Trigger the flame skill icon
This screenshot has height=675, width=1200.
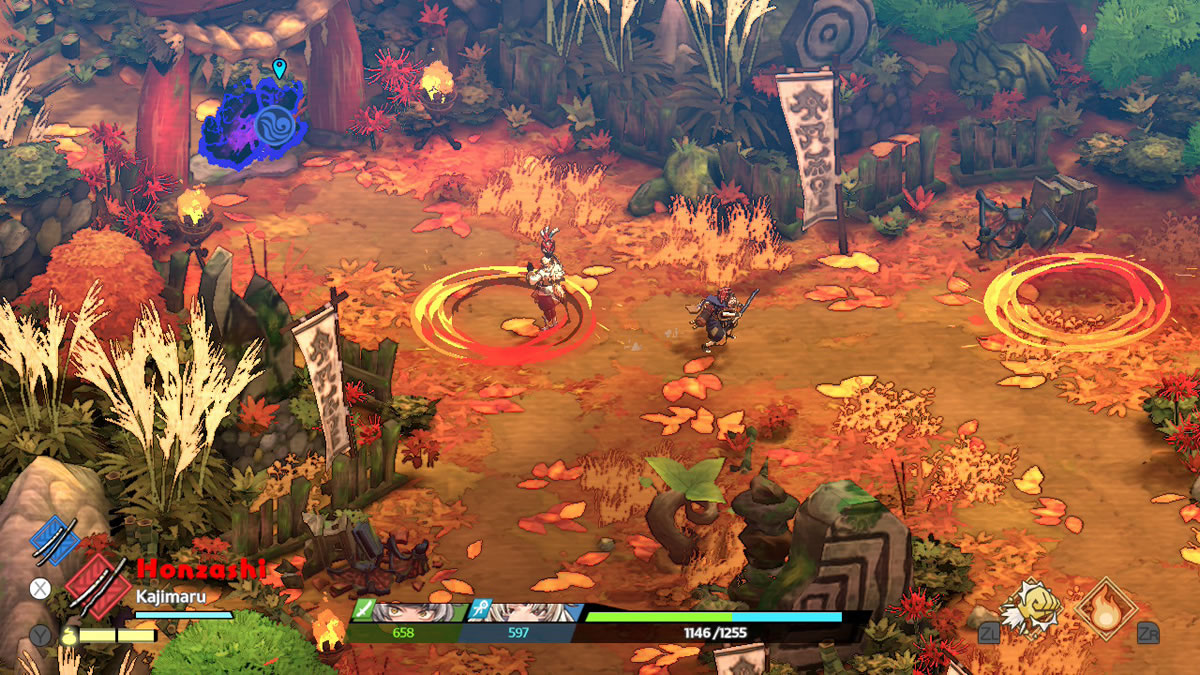coord(1105,607)
